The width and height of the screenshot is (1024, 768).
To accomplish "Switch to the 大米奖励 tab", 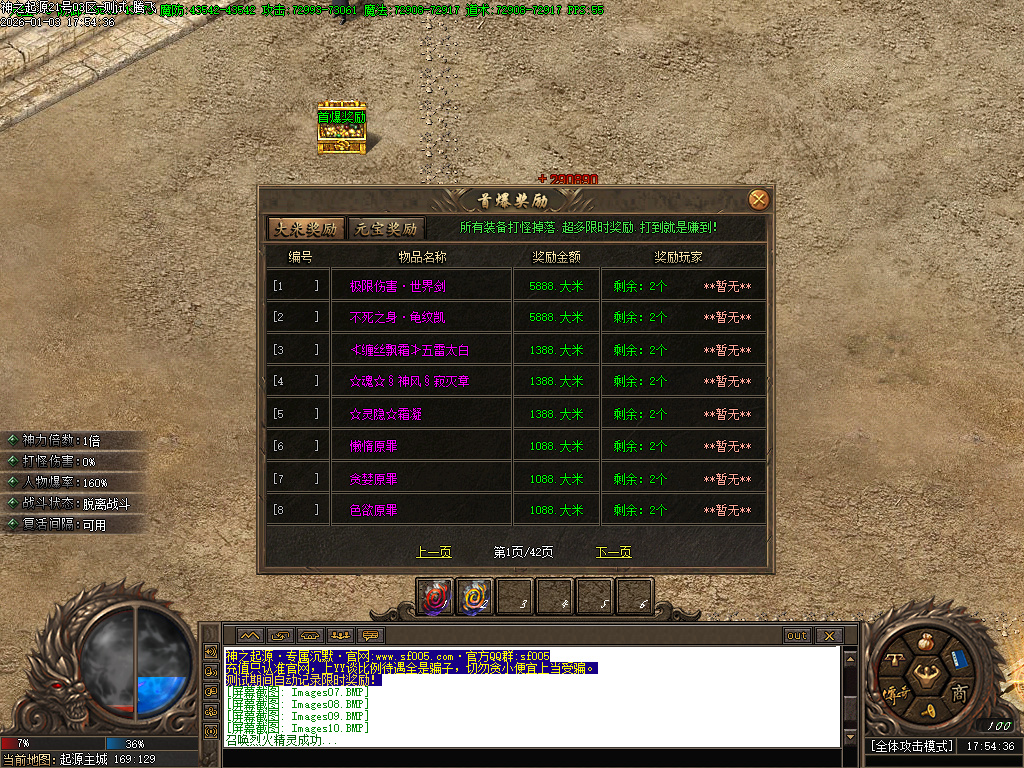I will pos(305,228).
